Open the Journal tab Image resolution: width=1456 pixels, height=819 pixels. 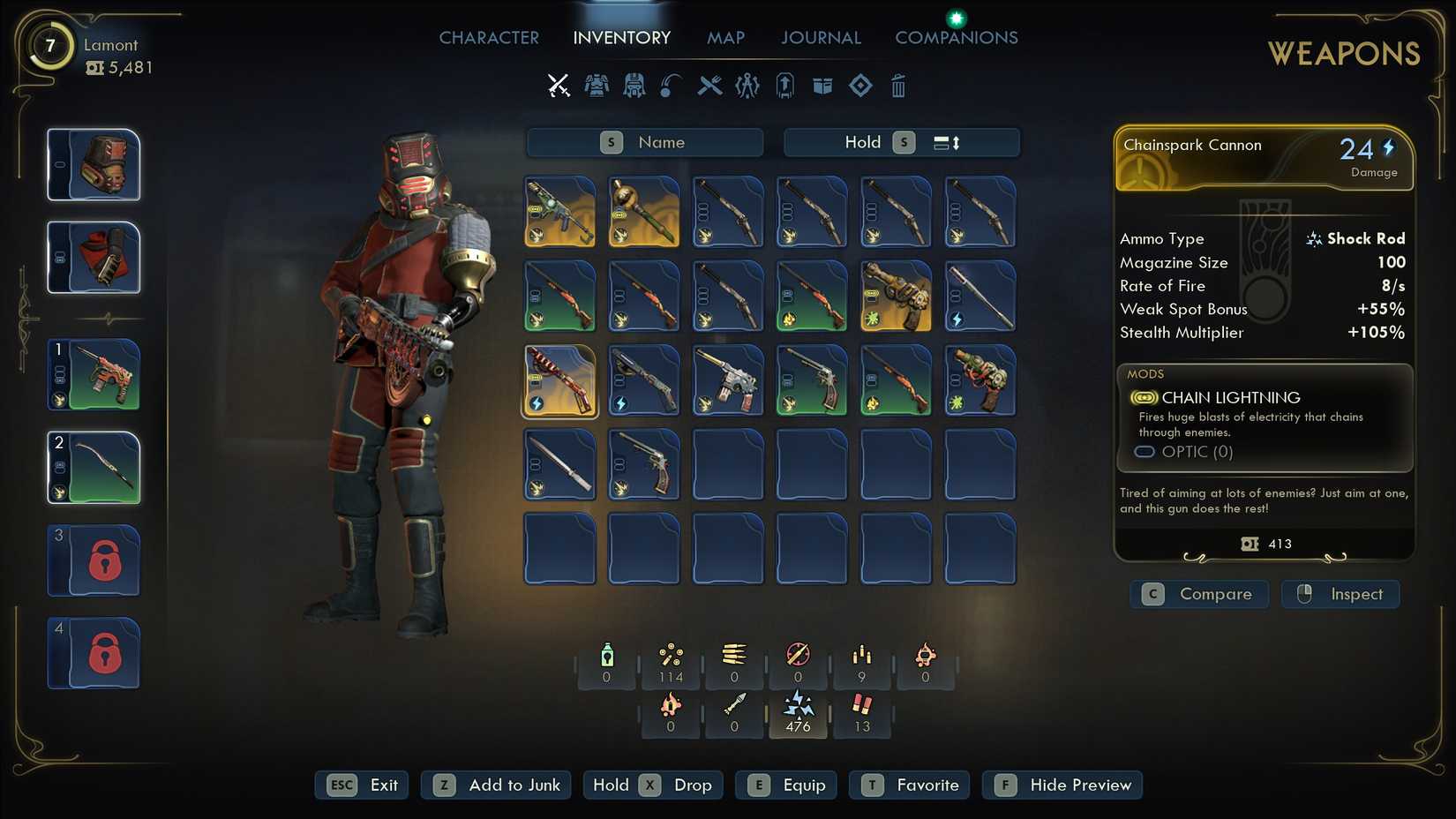pyautogui.click(x=821, y=38)
